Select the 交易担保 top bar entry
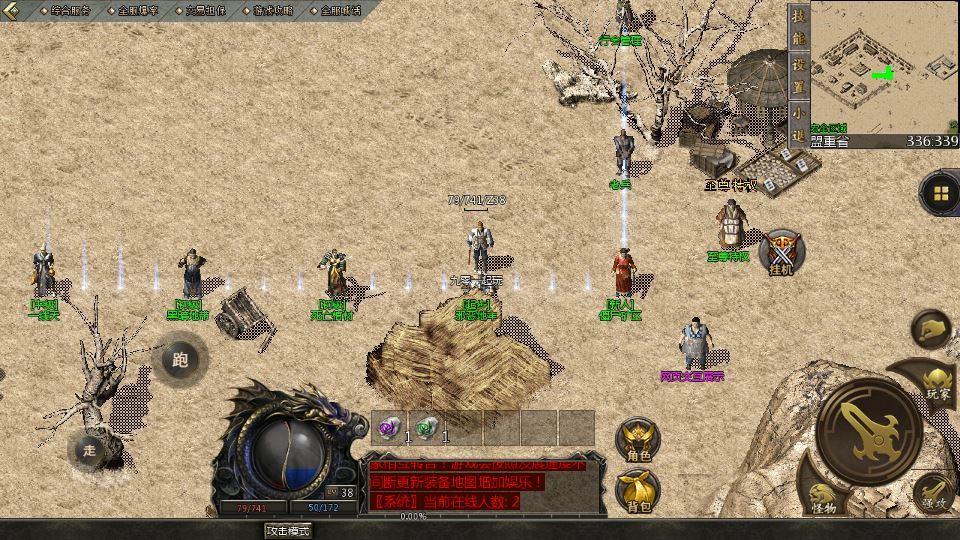The image size is (960, 540). point(206,11)
